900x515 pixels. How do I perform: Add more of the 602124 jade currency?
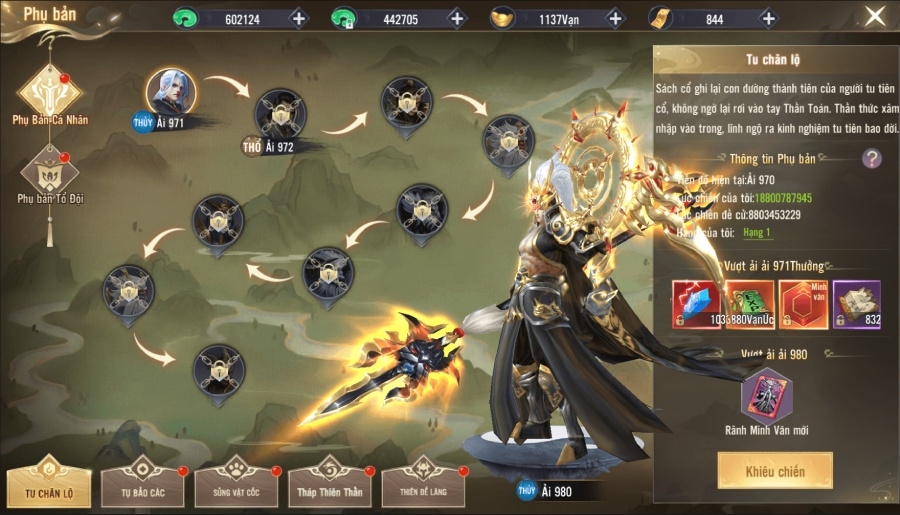point(298,18)
